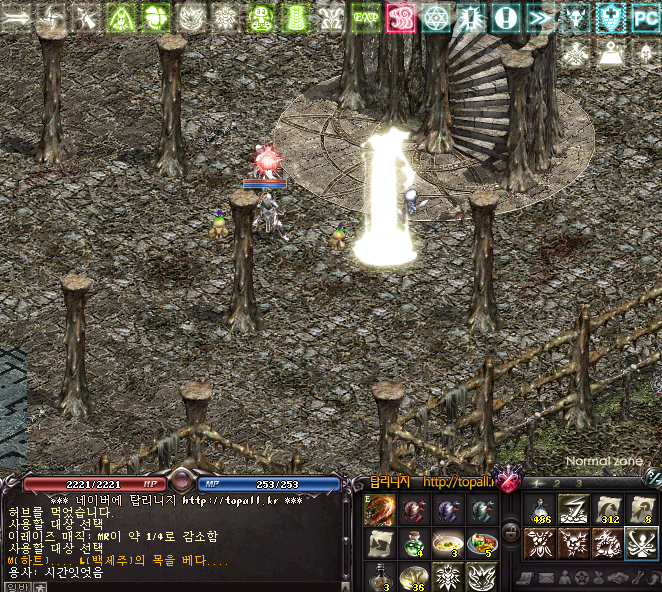
Task: Activate the highlighted spider-shaped skill icon
Action: [641, 543]
